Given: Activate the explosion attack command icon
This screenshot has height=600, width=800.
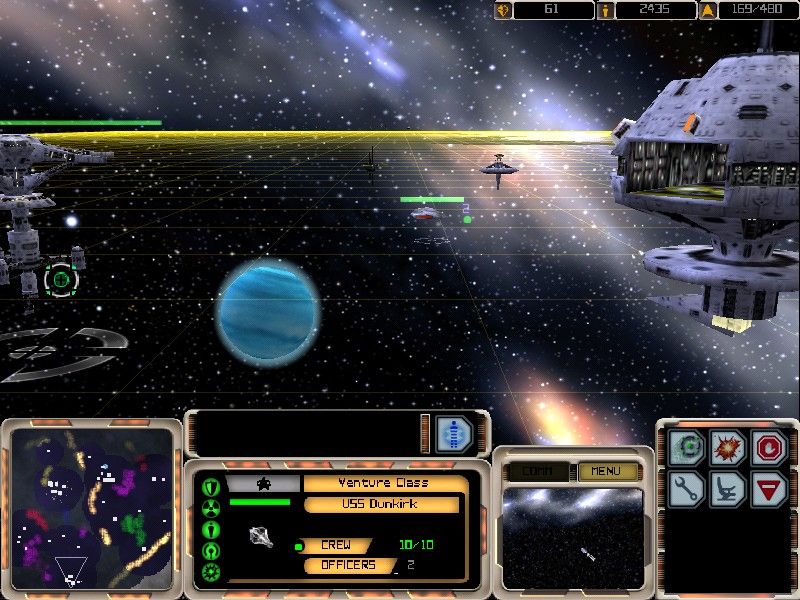Looking at the screenshot, I should tap(728, 447).
